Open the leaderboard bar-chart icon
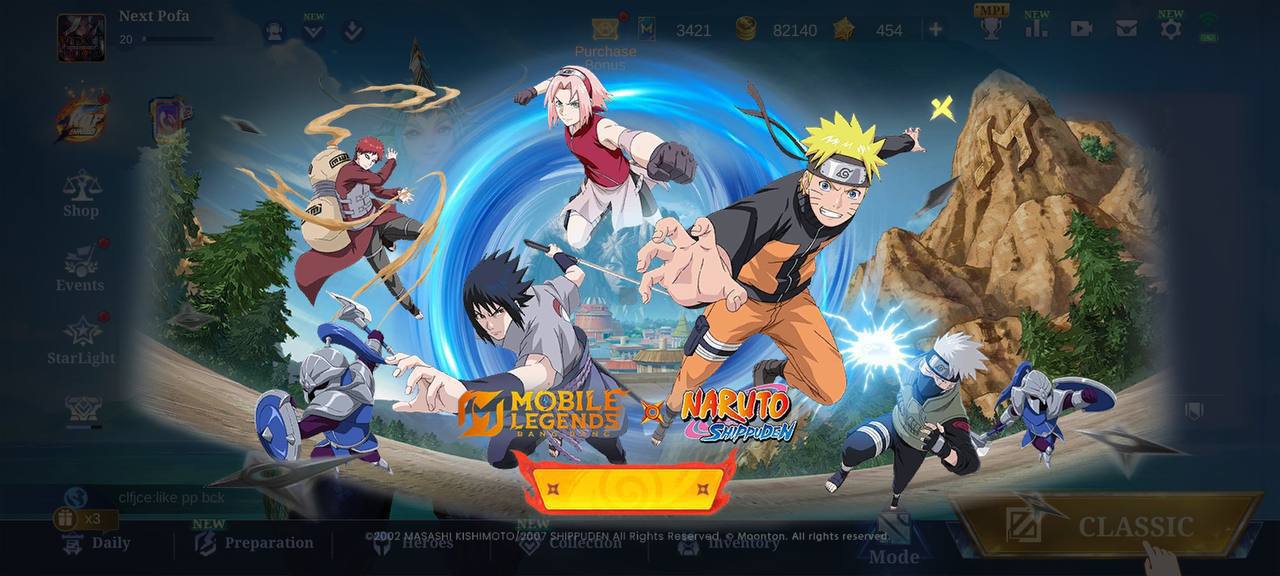 pyautogui.click(x=1036, y=28)
